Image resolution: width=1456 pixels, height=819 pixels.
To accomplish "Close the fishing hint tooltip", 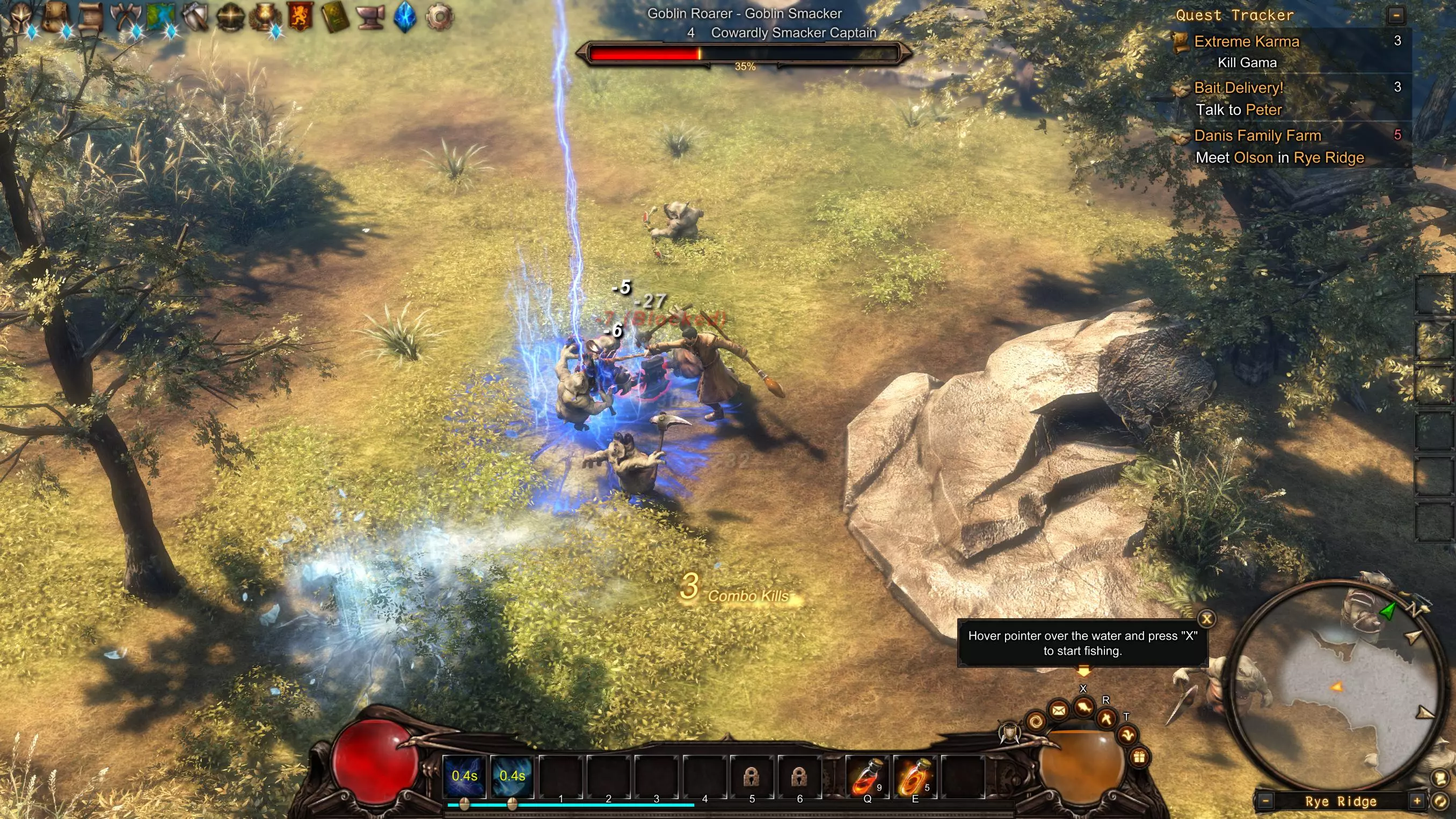I will pos(1206,619).
